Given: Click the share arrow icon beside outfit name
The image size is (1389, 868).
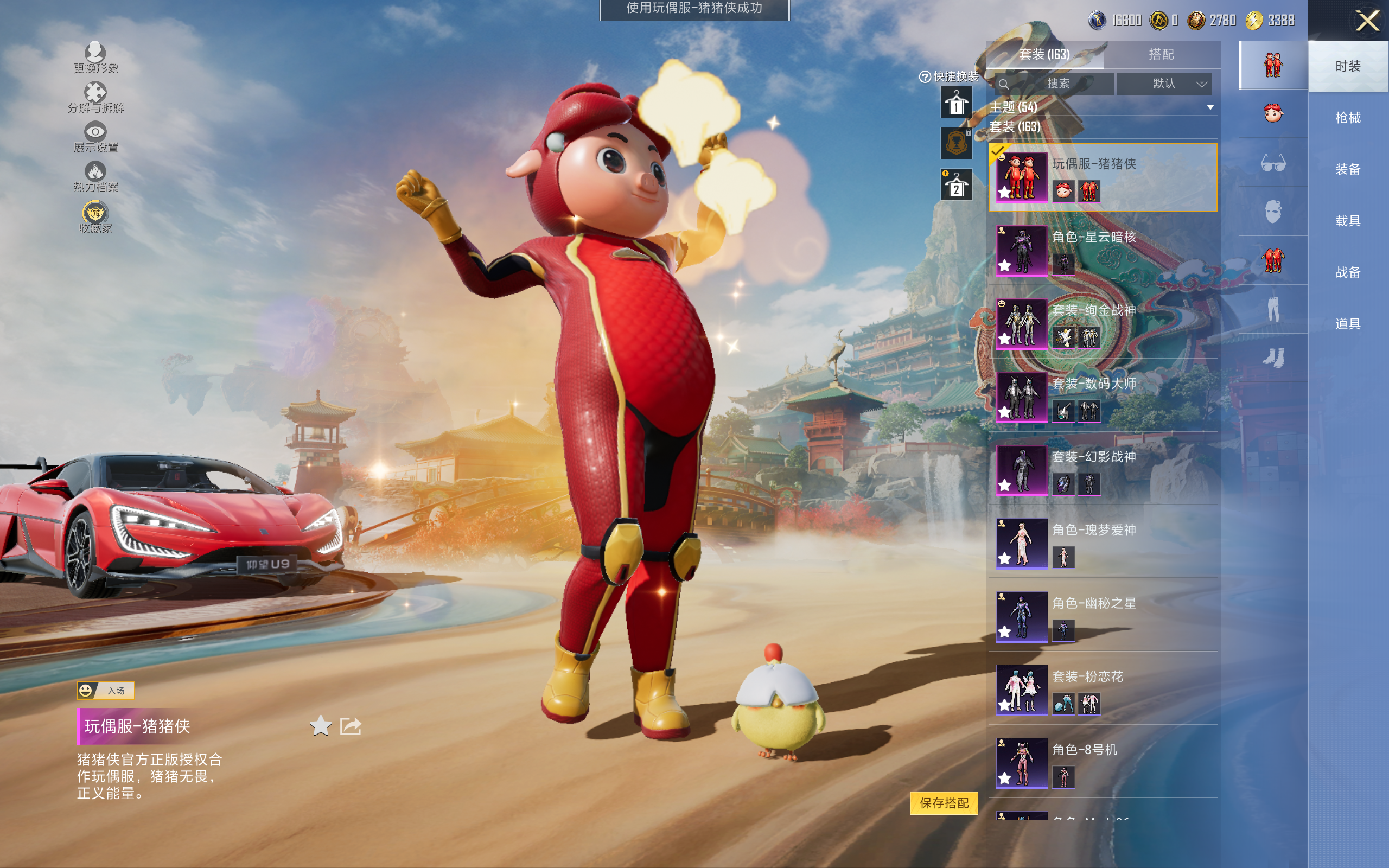Looking at the screenshot, I should (x=350, y=726).
